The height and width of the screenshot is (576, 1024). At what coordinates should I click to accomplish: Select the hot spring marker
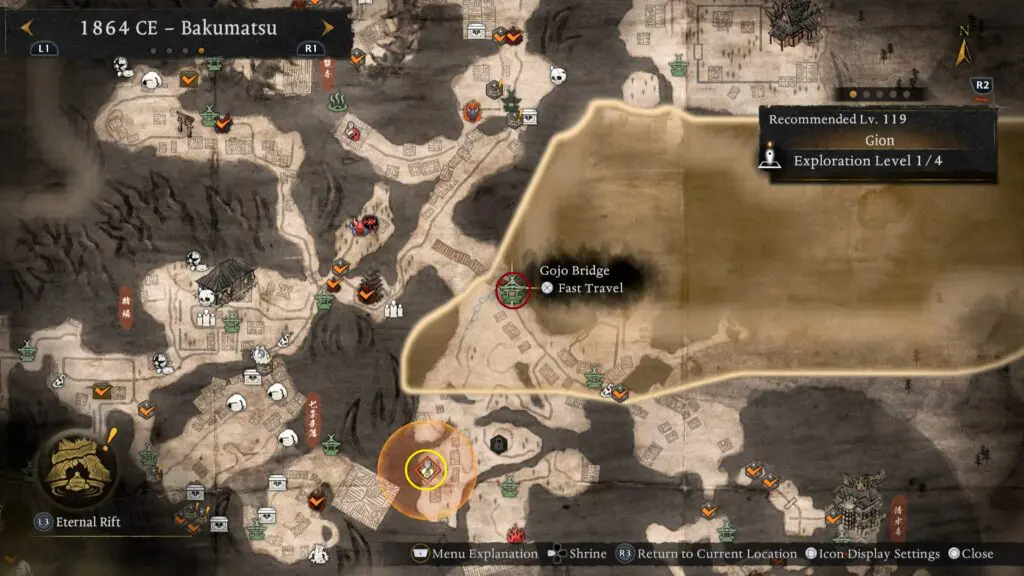(338, 101)
